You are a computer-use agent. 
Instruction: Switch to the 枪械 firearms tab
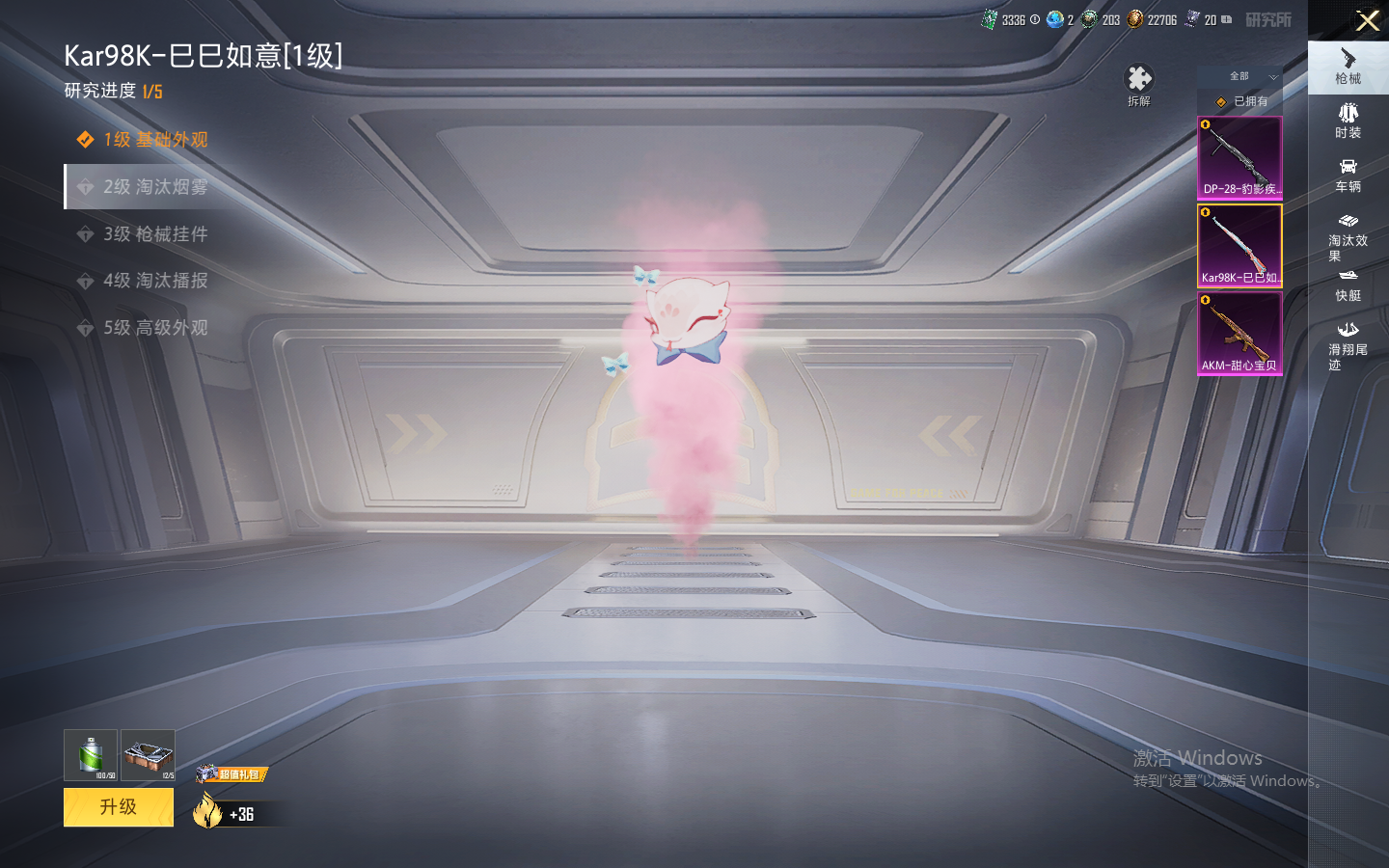tap(1348, 68)
